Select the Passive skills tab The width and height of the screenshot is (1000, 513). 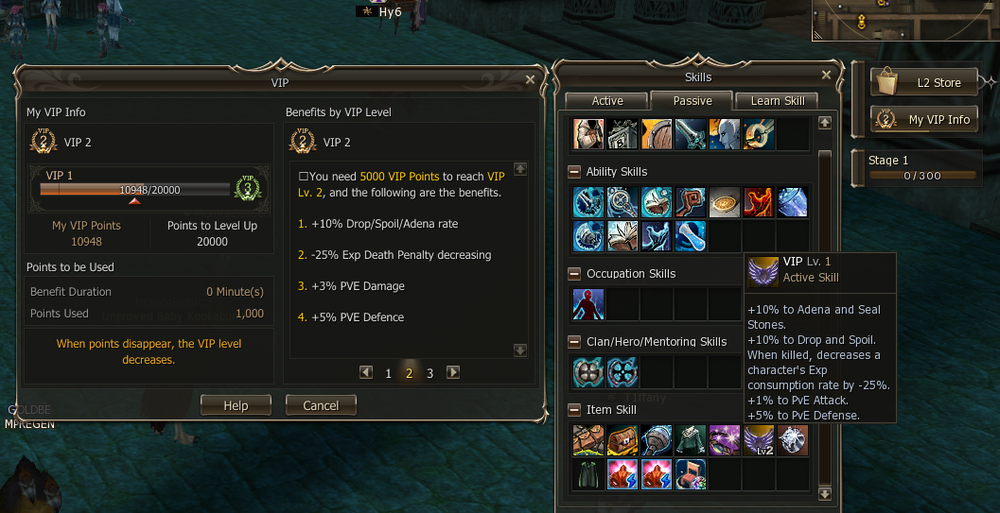[692, 101]
